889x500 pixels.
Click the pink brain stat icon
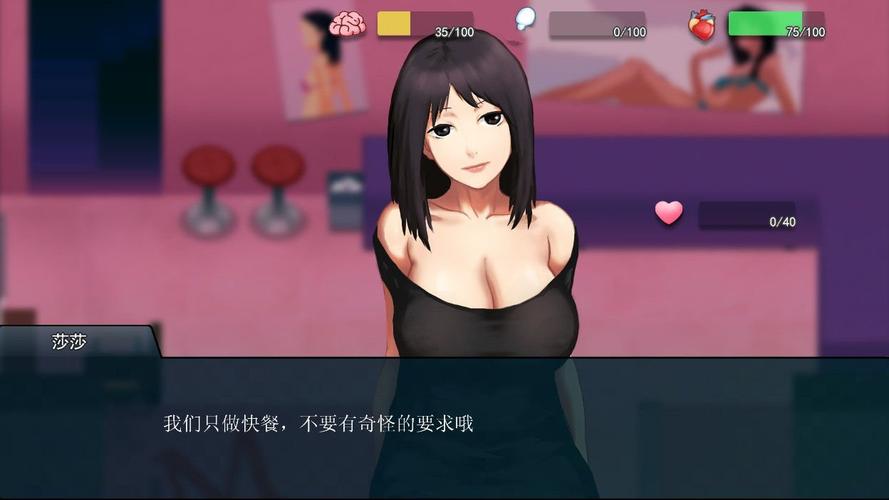[x=347, y=24]
